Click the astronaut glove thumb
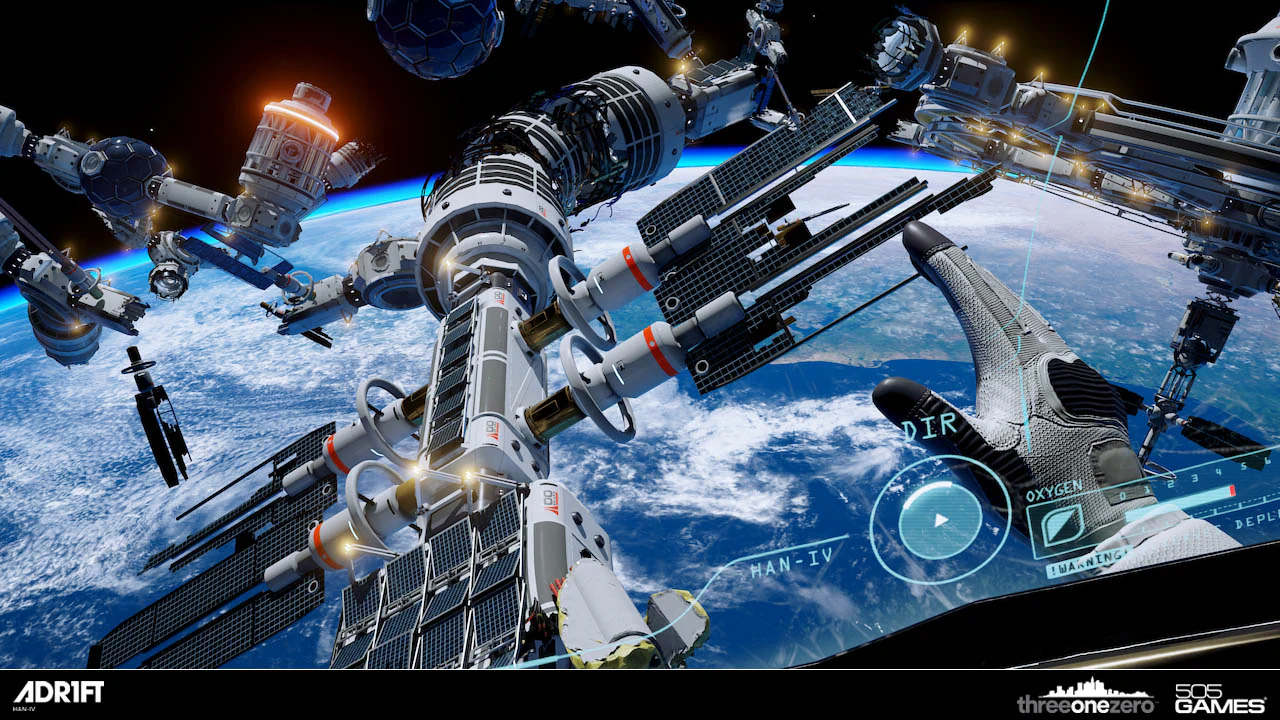Image resolution: width=1280 pixels, height=720 pixels. (893, 400)
